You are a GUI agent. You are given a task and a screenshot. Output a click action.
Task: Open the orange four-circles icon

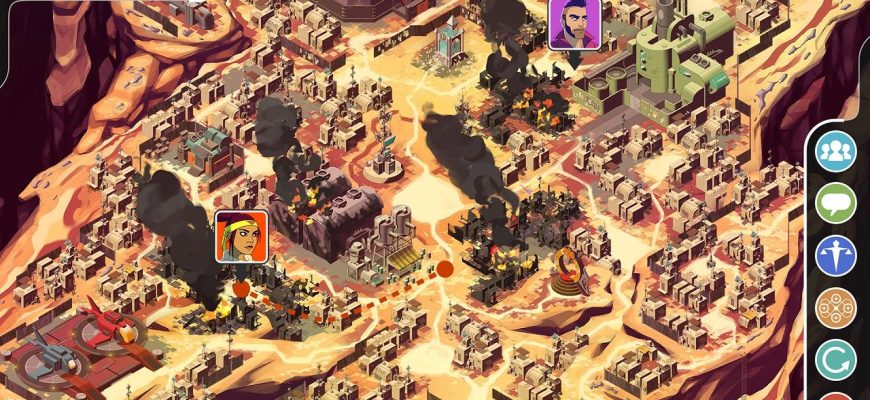coord(836,308)
